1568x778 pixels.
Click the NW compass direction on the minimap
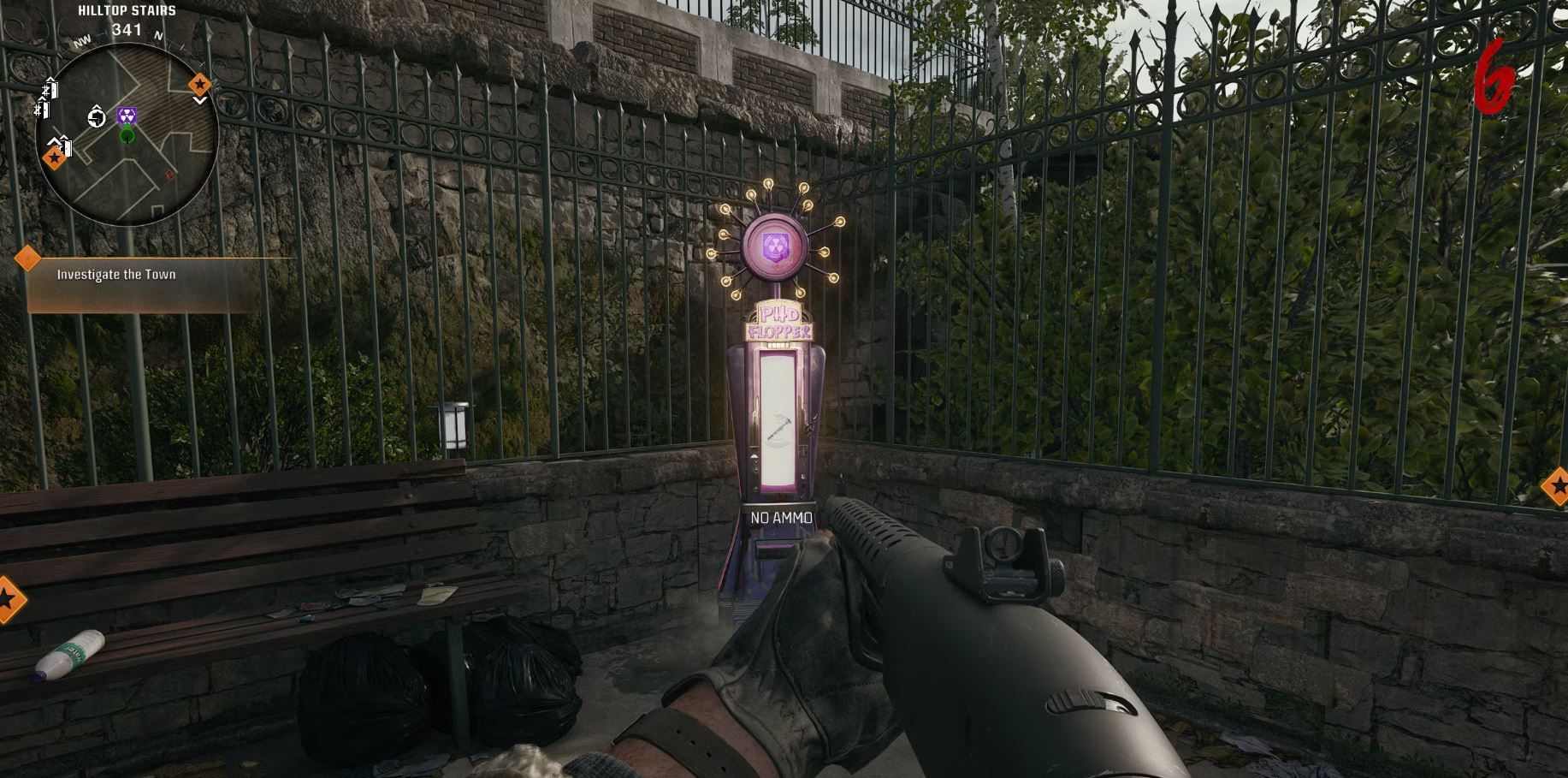[83, 41]
